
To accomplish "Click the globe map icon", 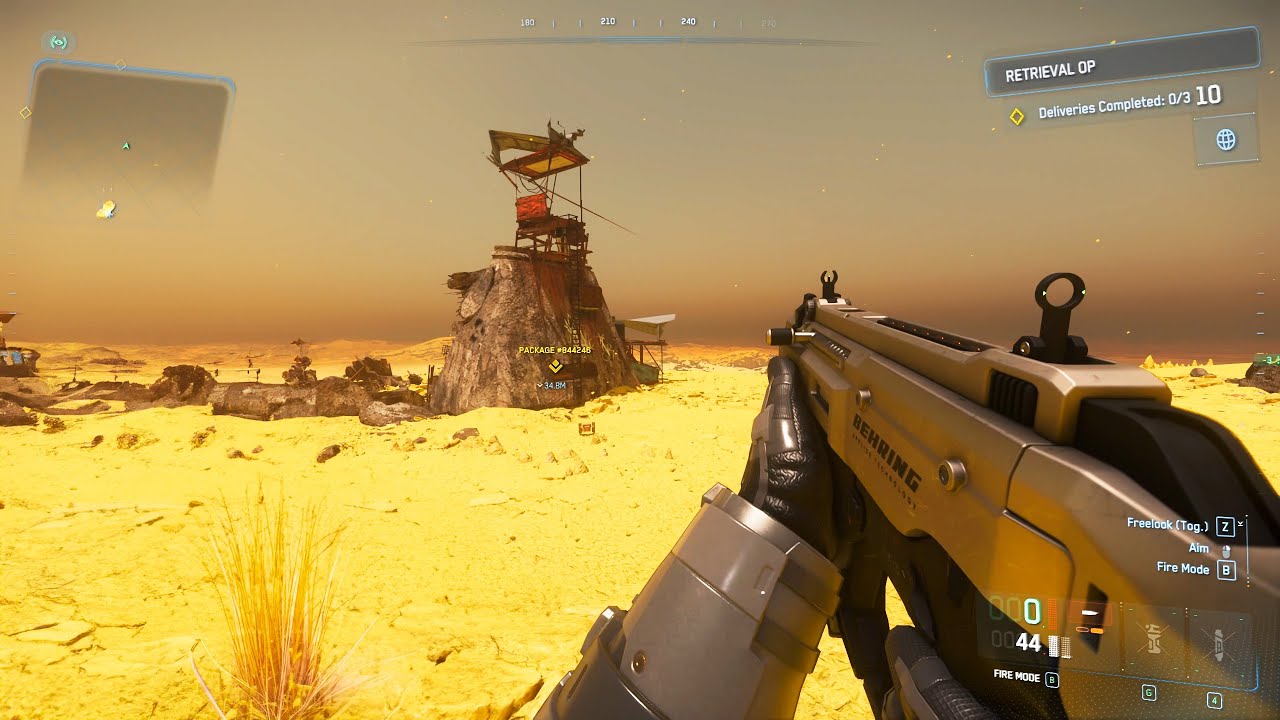I will point(1226,139).
